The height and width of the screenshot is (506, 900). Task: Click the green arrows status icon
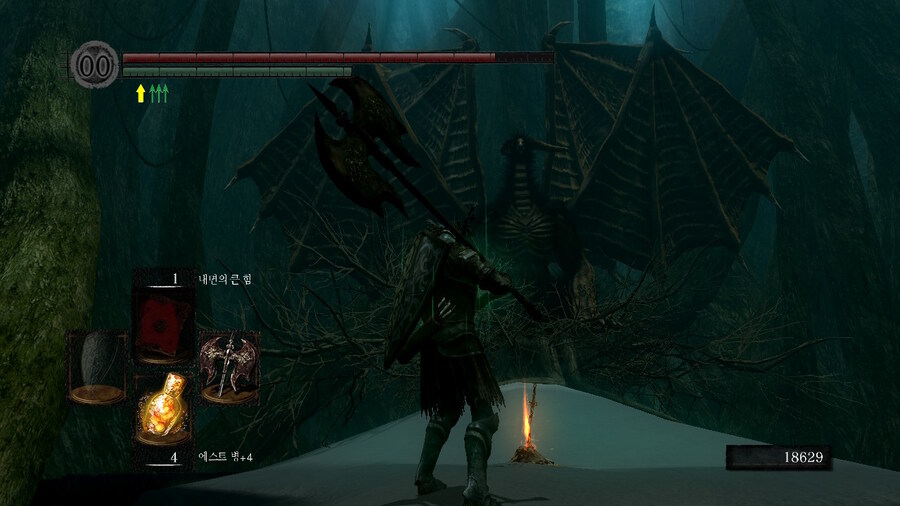tap(159, 94)
